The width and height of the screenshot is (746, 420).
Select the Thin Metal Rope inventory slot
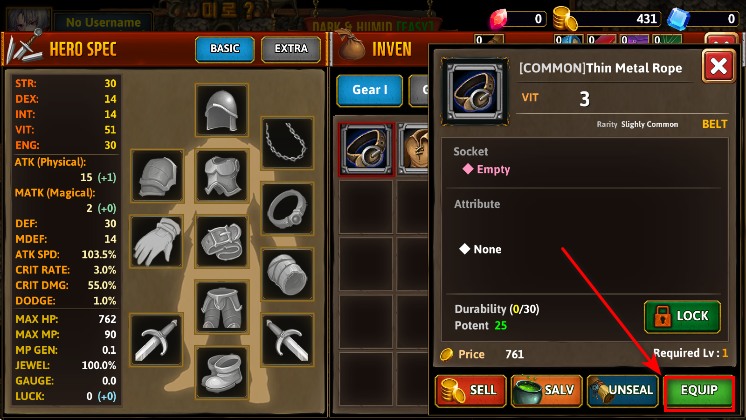[x=366, y=150]
